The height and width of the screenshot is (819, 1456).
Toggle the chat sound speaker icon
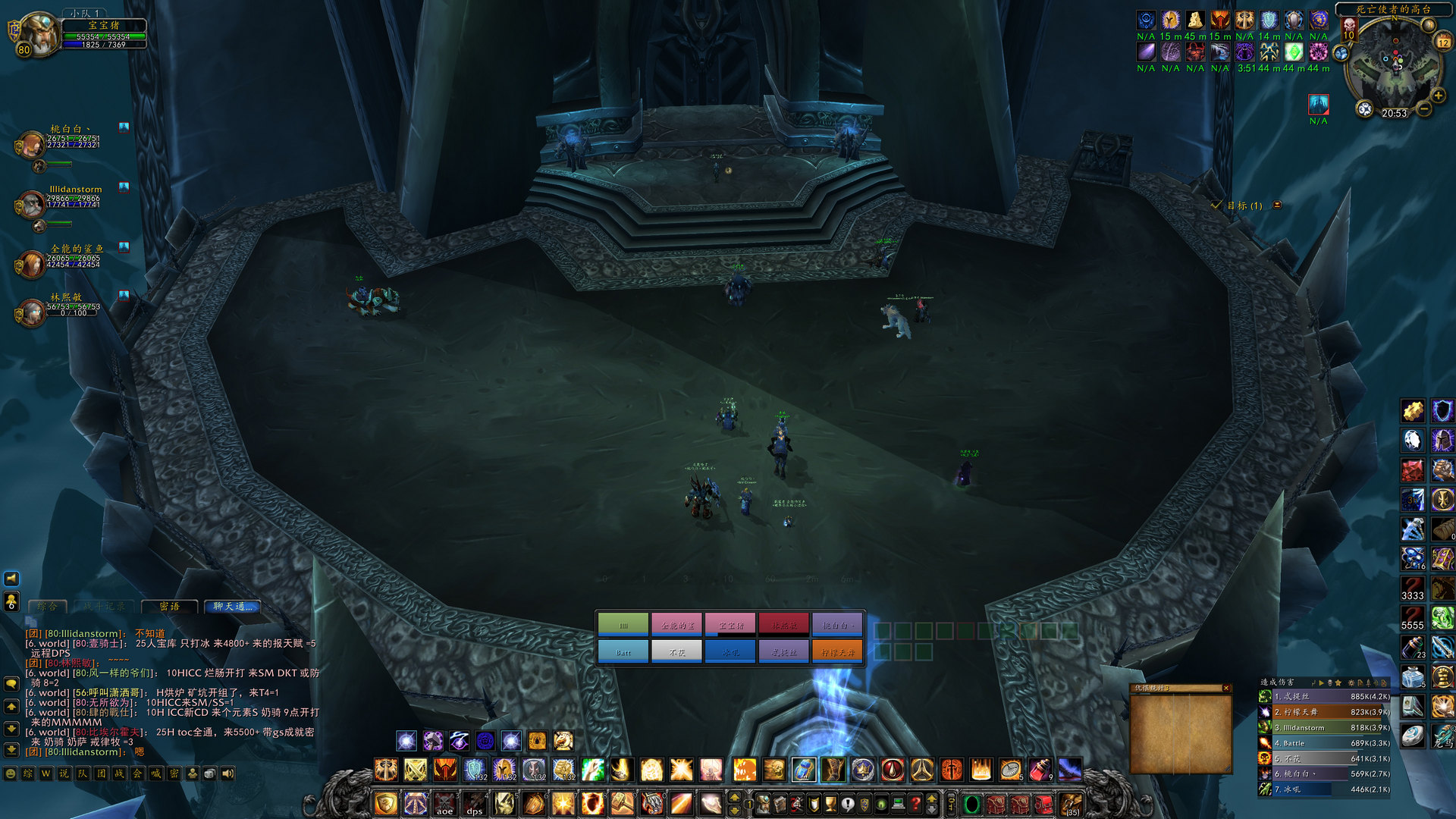[x=227, y=773]
